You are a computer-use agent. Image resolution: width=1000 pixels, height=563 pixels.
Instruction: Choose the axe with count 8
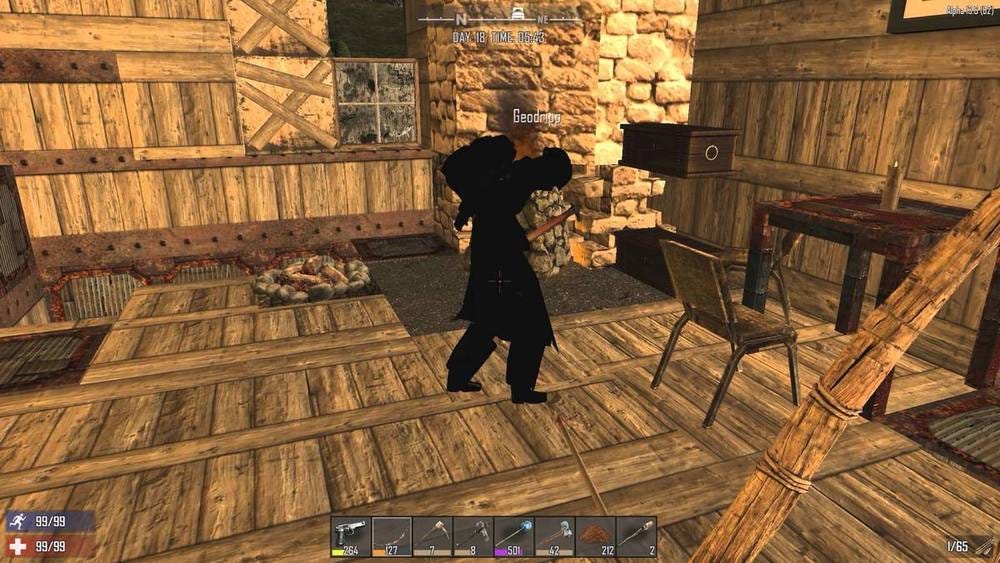tap(473, 536)
